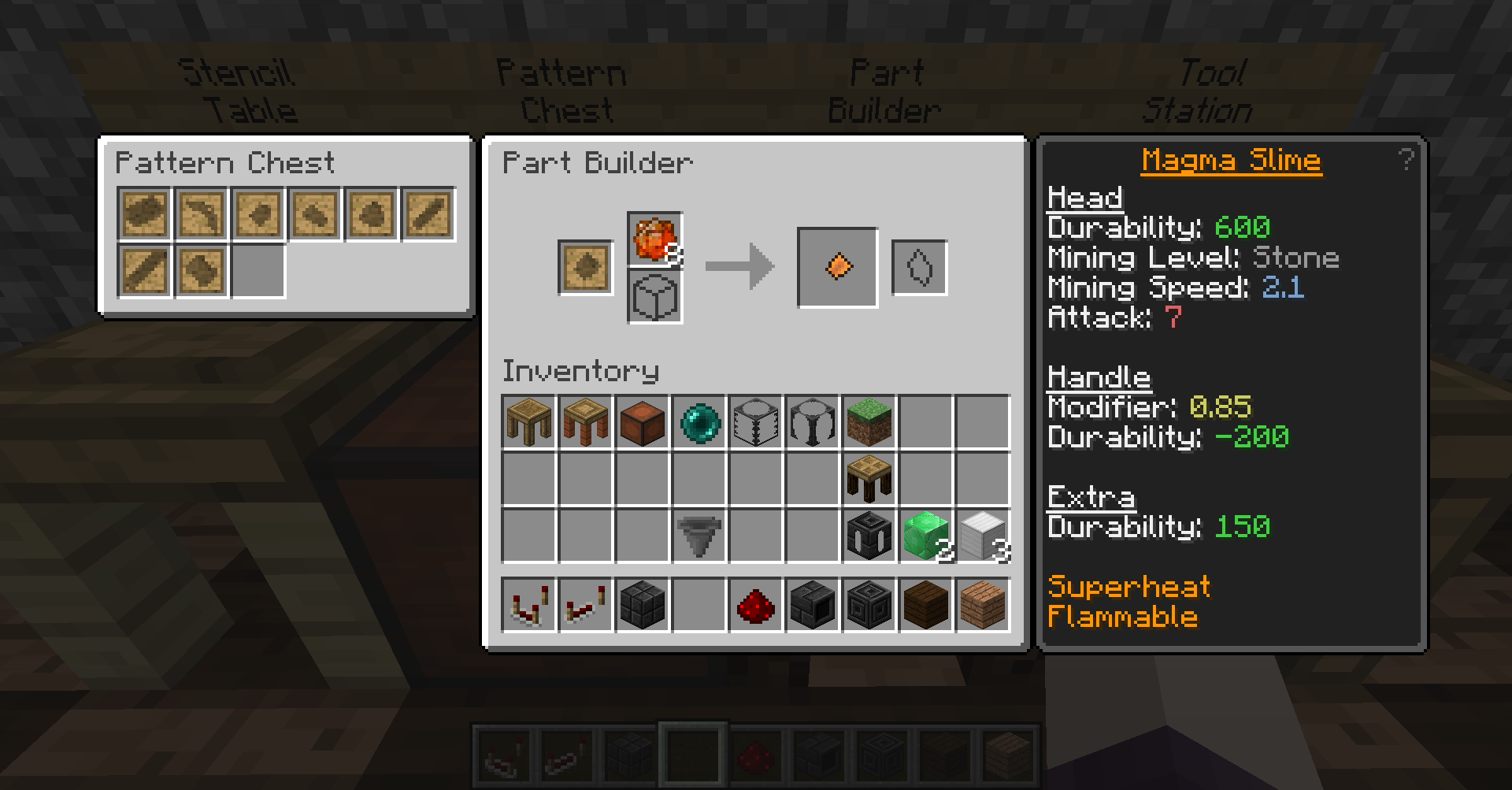Select the white glass-sided casting block
The width and height of the screenshot is (1512, 790).
(x=756, y=422)
